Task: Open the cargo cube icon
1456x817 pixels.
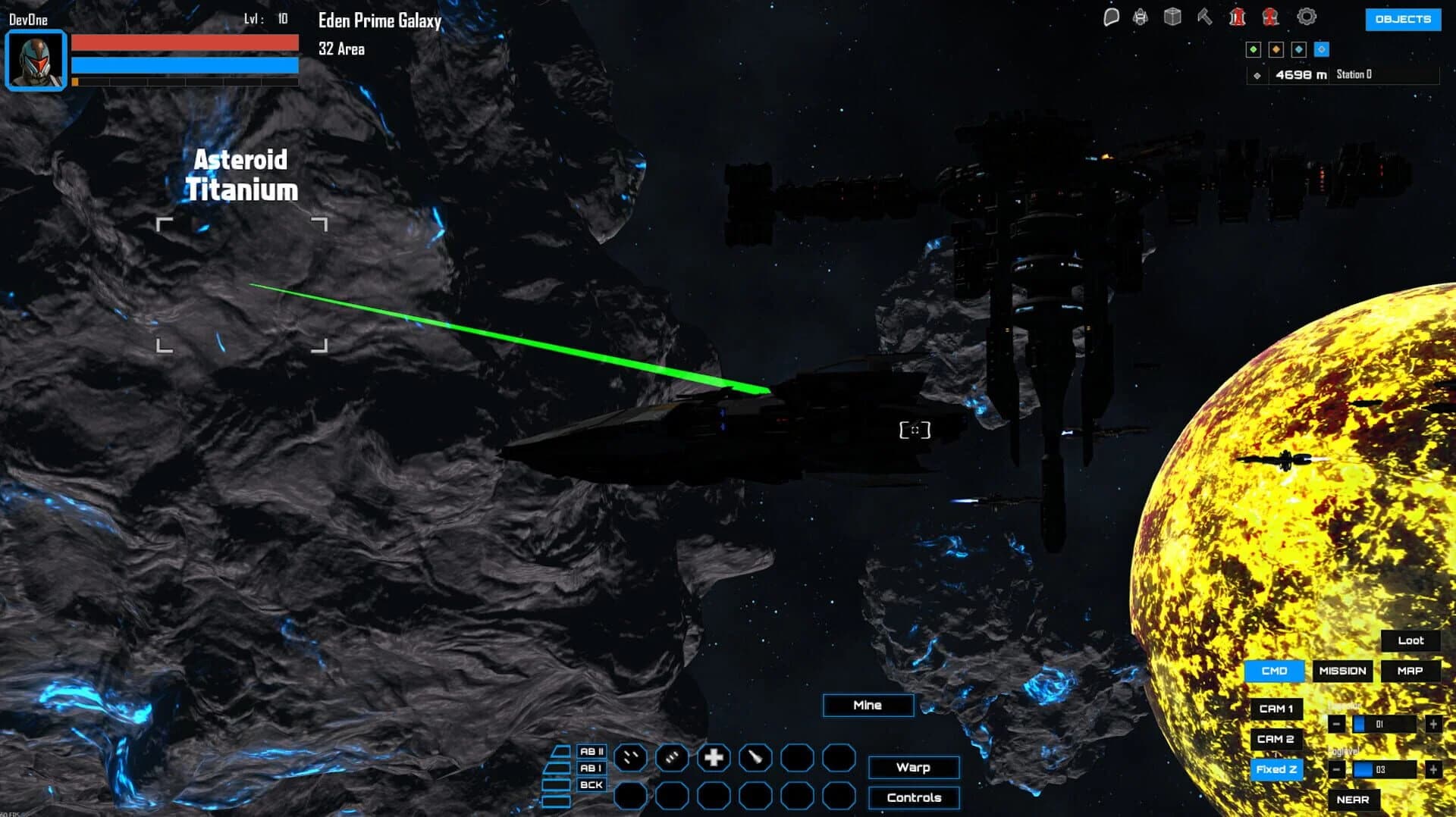Action: [1172, 16]
